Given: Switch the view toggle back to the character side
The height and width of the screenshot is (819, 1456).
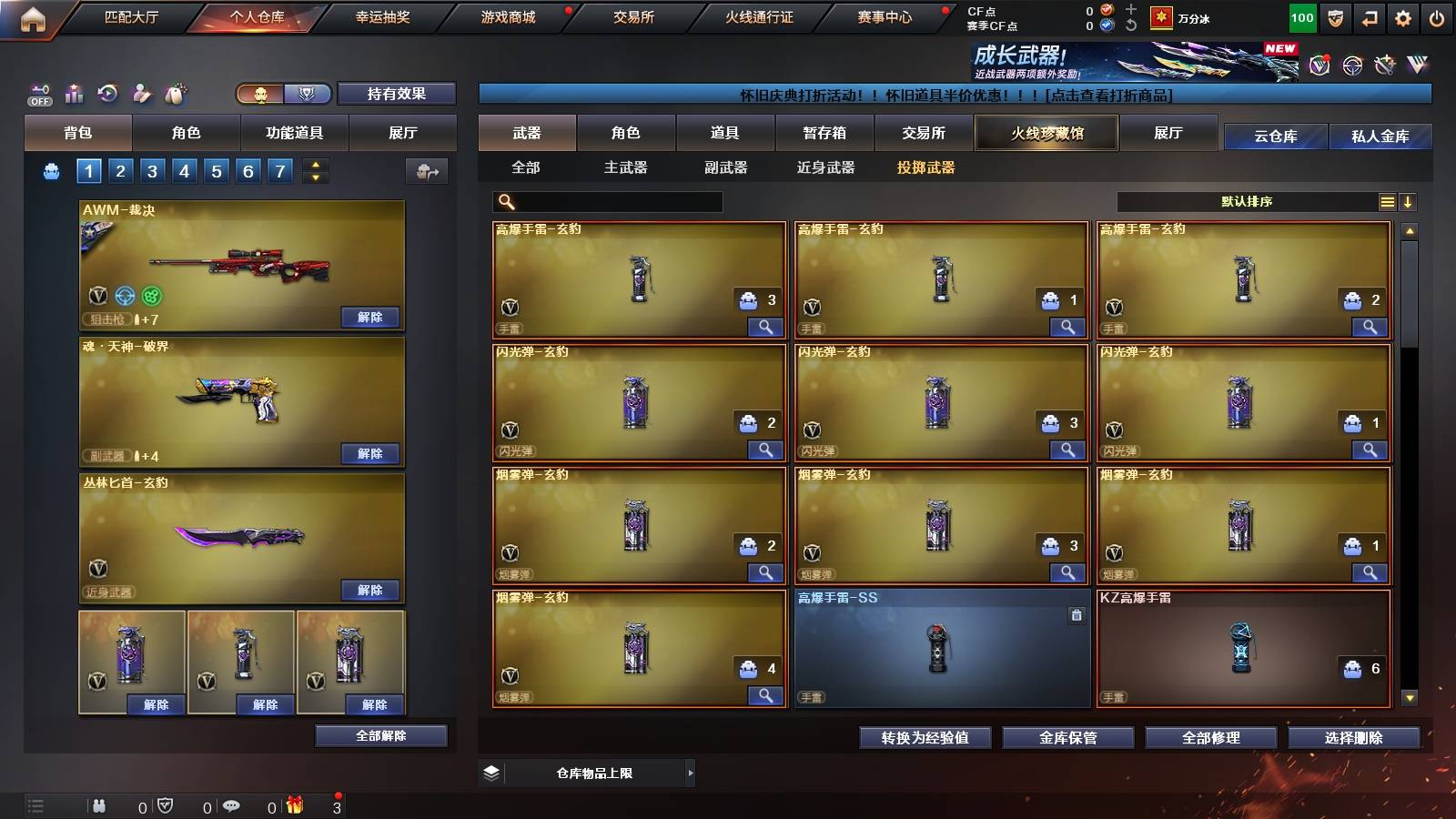Looking at the screenshot, I should [x=261, y=93].
